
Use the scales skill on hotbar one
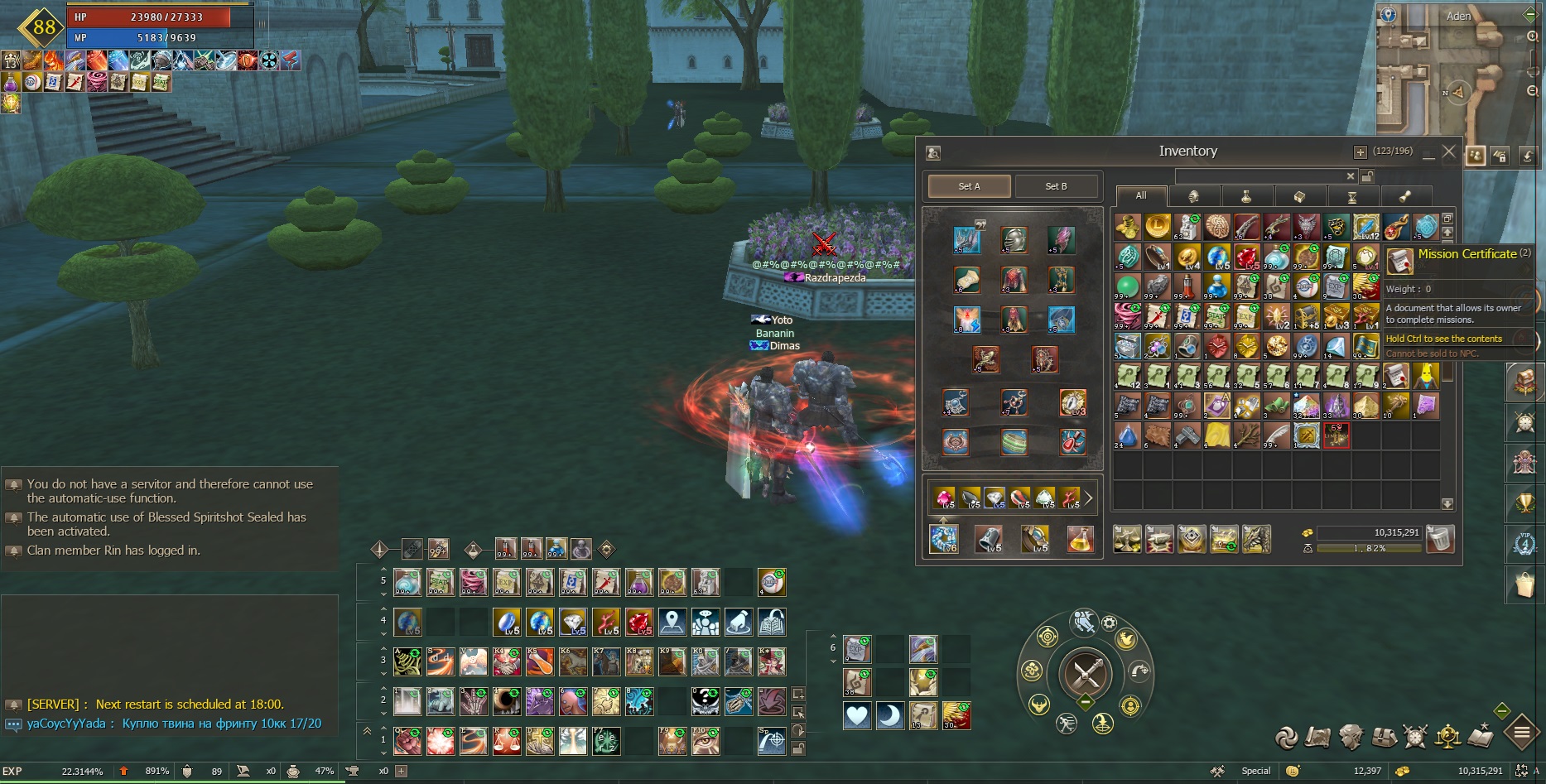pos(507,741)
